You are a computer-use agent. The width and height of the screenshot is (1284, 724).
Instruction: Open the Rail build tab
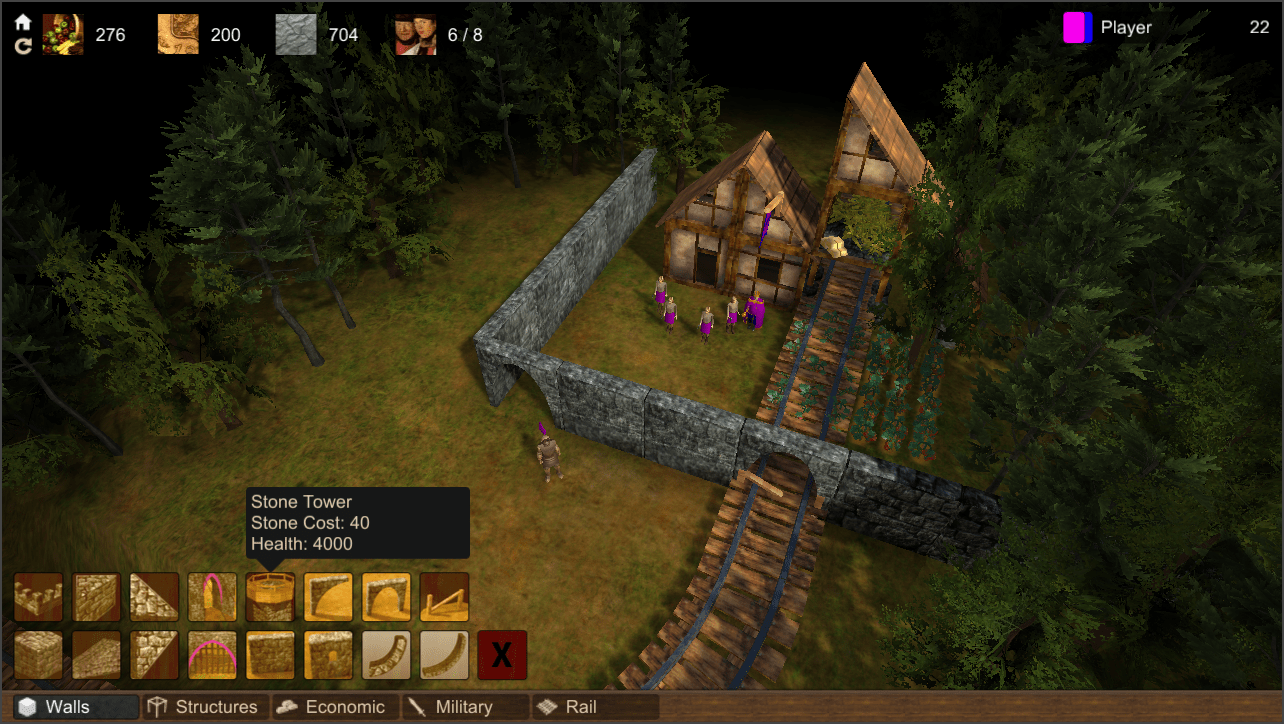click(594, 707)
